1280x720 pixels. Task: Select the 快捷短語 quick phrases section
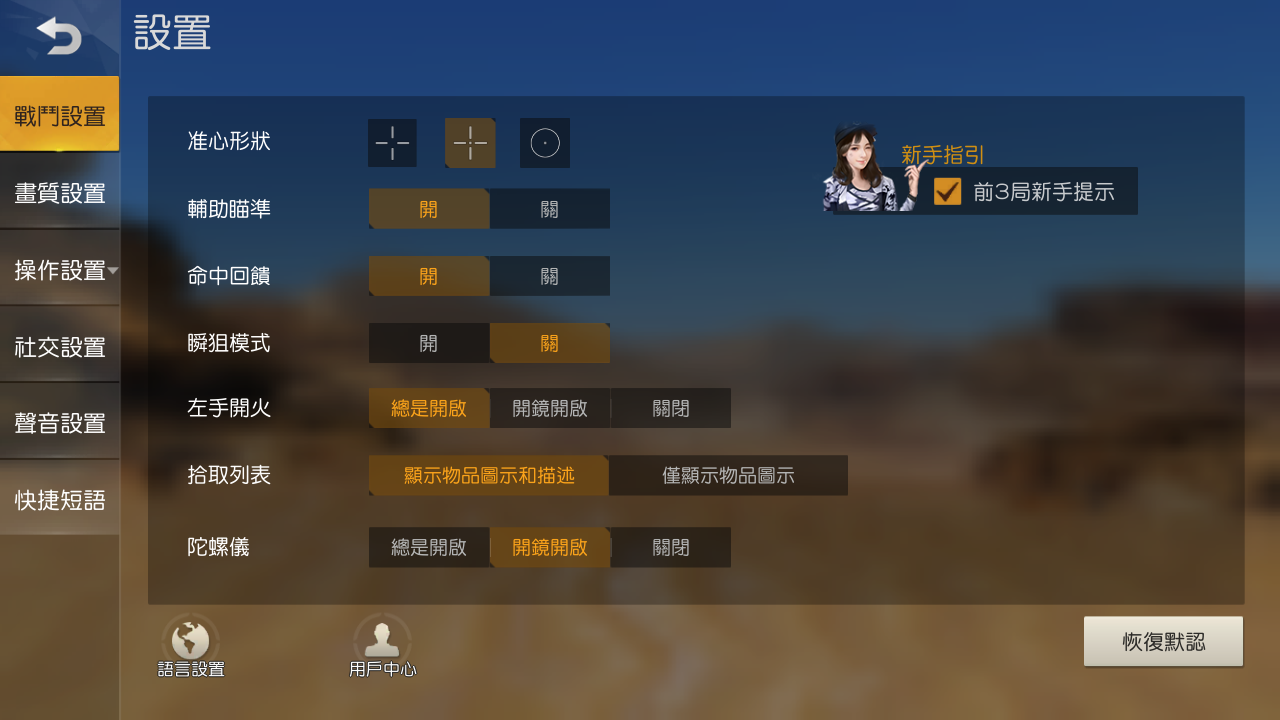pos(59,499)
